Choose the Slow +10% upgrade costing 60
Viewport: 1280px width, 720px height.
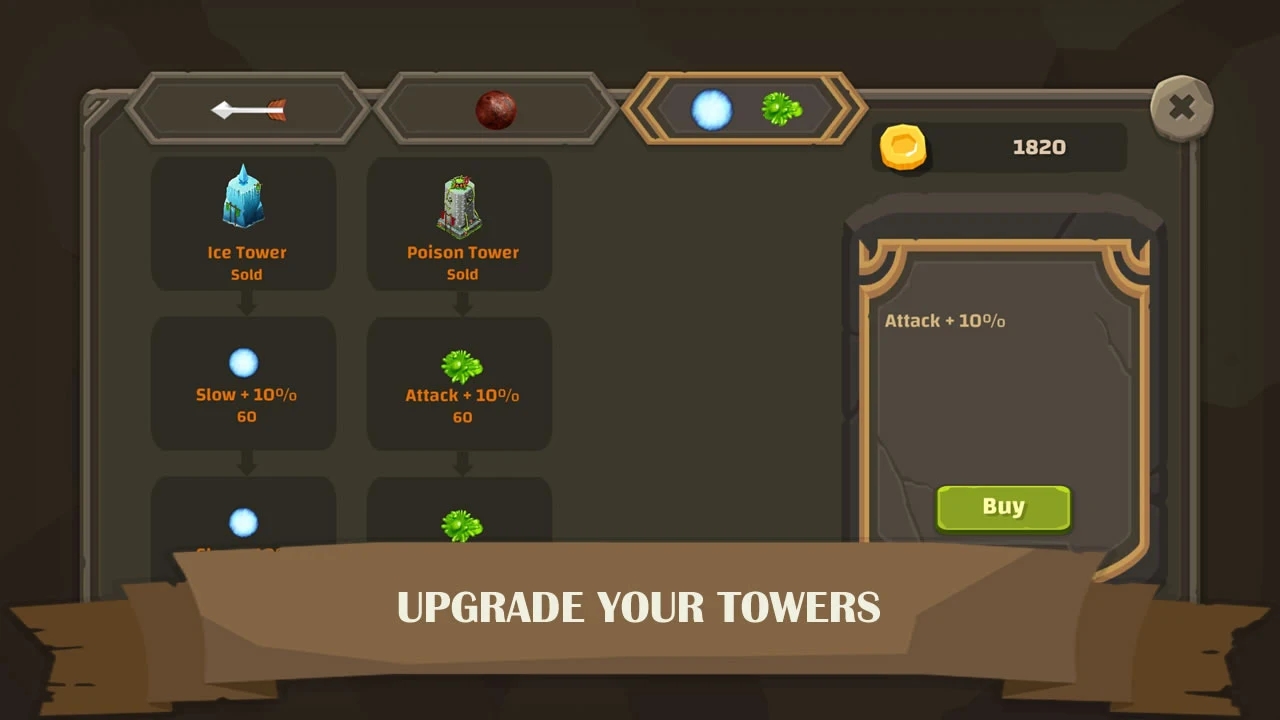click(x=244, y=383)
